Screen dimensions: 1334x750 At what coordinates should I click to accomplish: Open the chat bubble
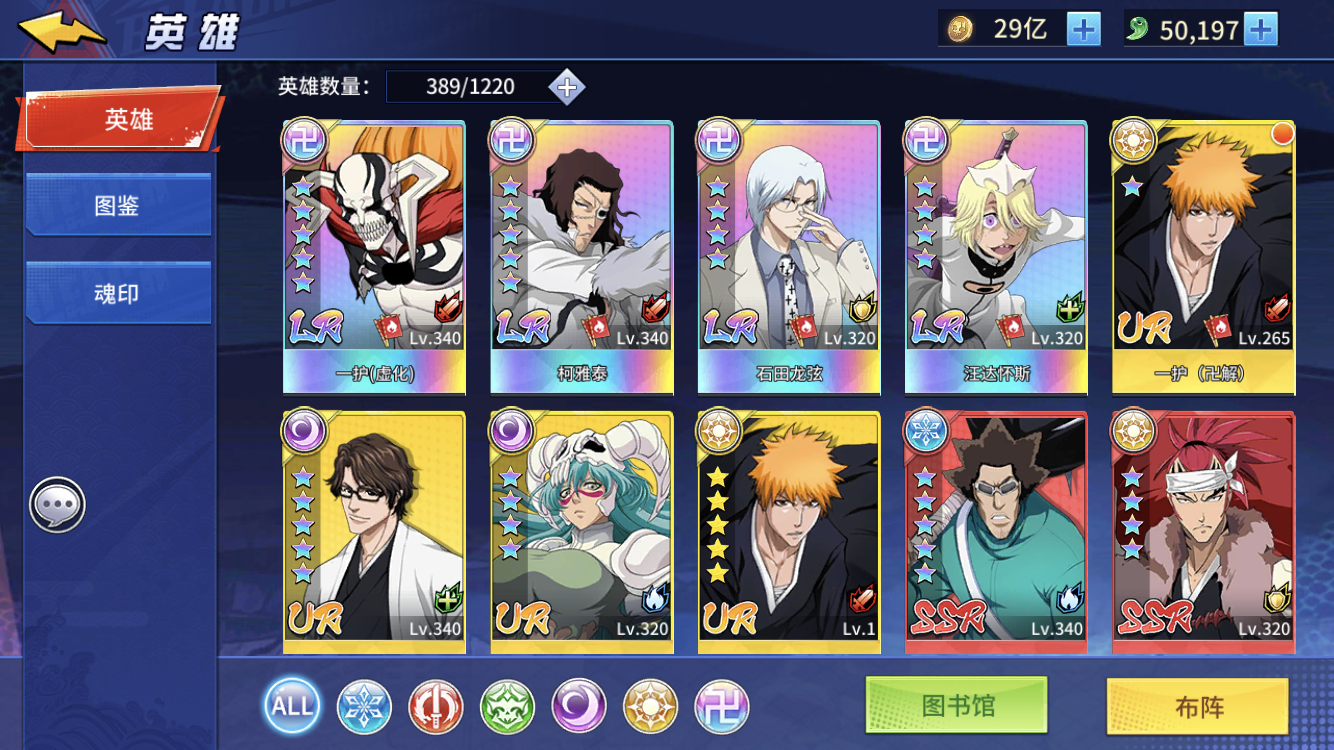pos(57,506)
